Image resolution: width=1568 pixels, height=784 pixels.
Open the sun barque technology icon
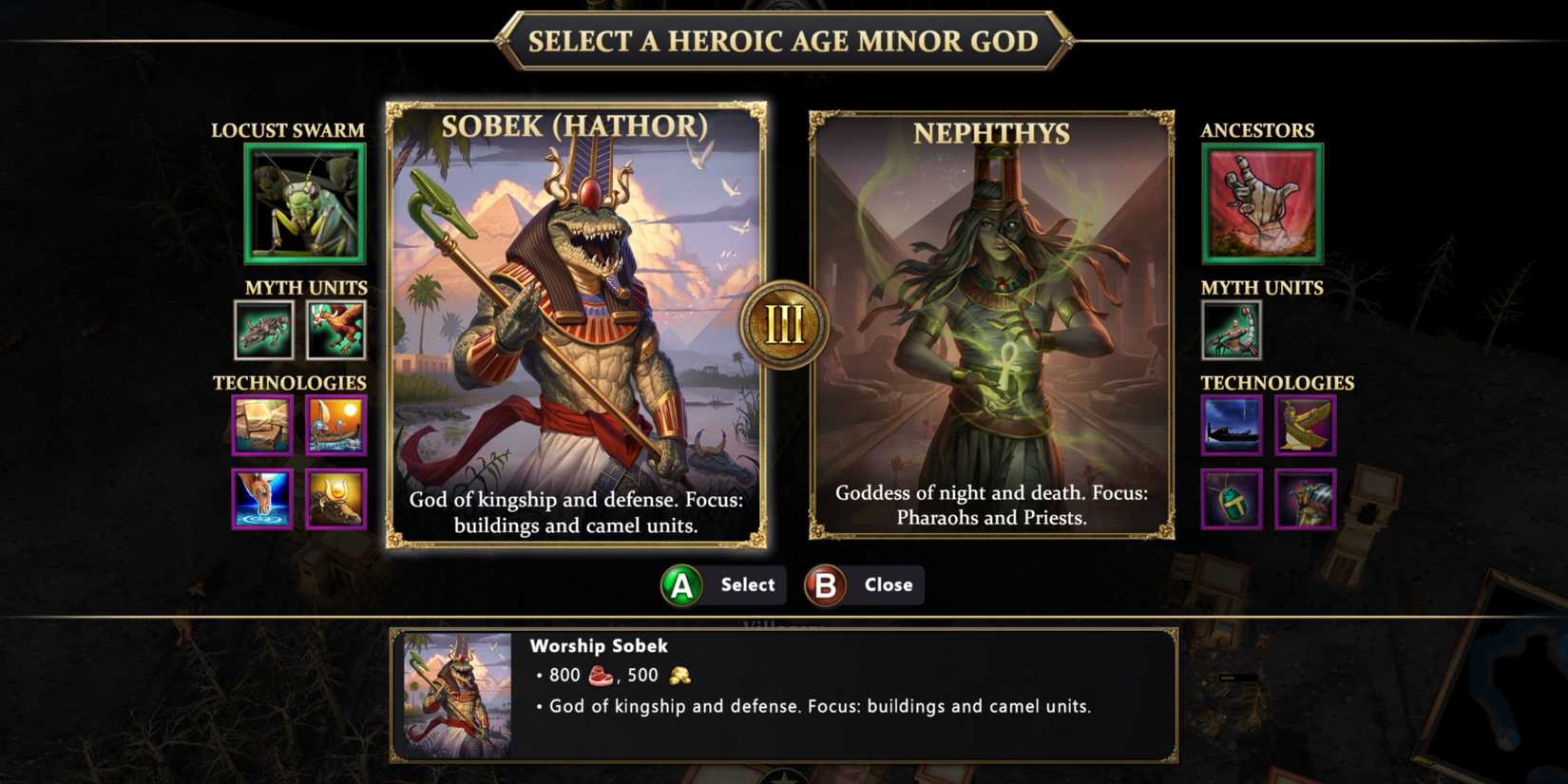click(x=335, y=425)
